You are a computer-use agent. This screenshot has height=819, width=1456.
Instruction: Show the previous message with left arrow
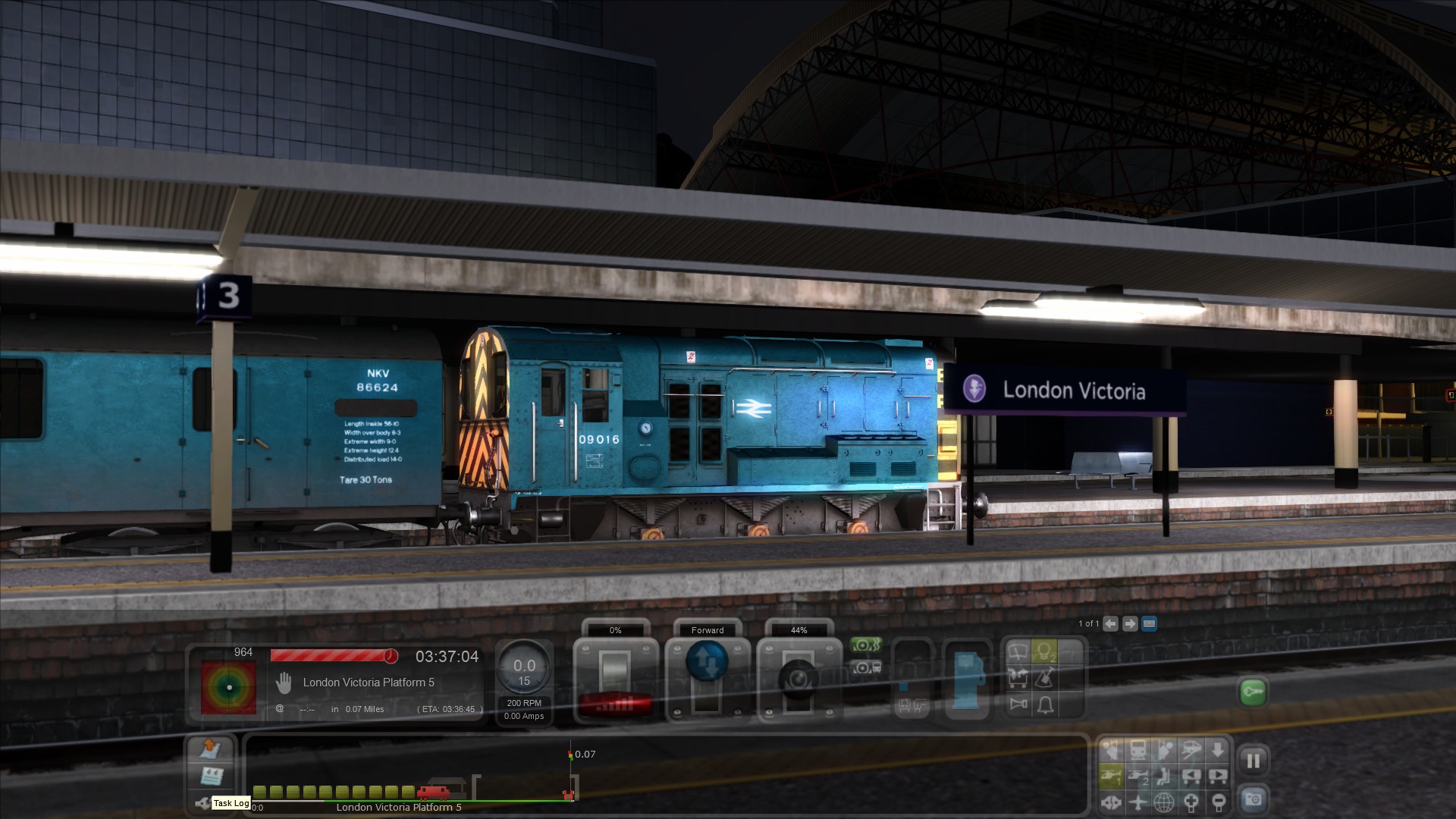coord(1110,624)
